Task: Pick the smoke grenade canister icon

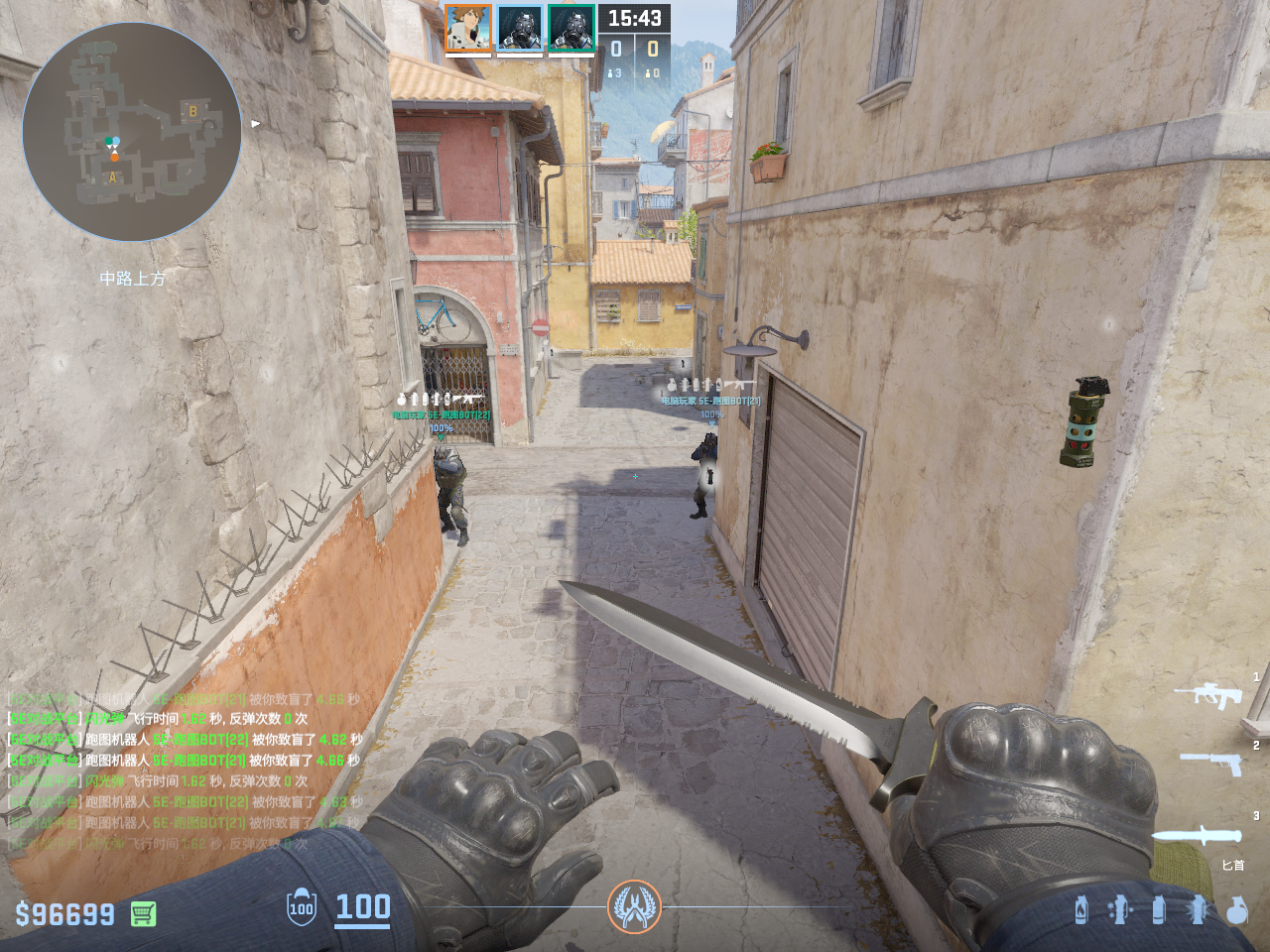Action: point(1158,909)
